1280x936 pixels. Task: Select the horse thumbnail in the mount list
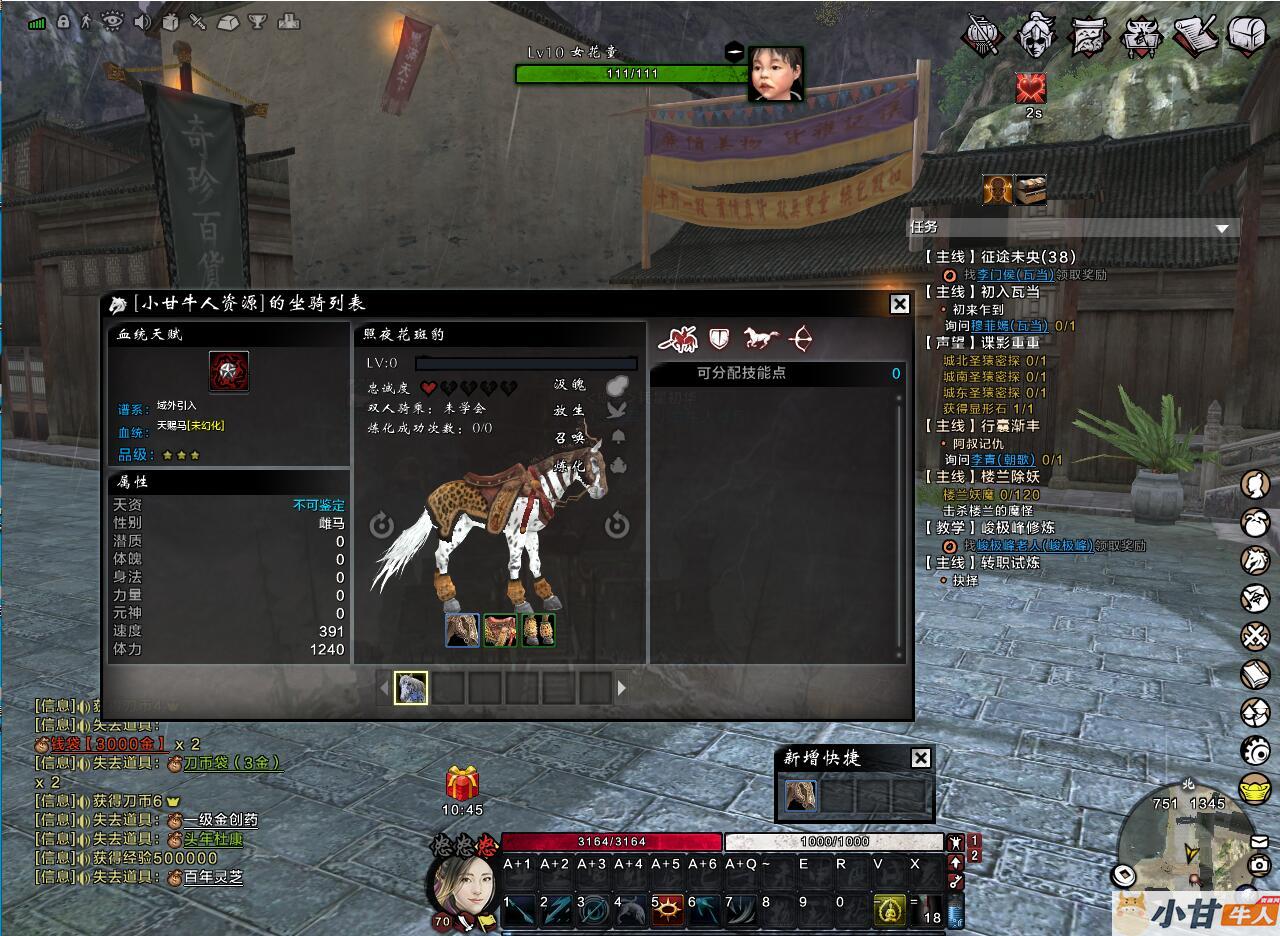click(411, 687)
